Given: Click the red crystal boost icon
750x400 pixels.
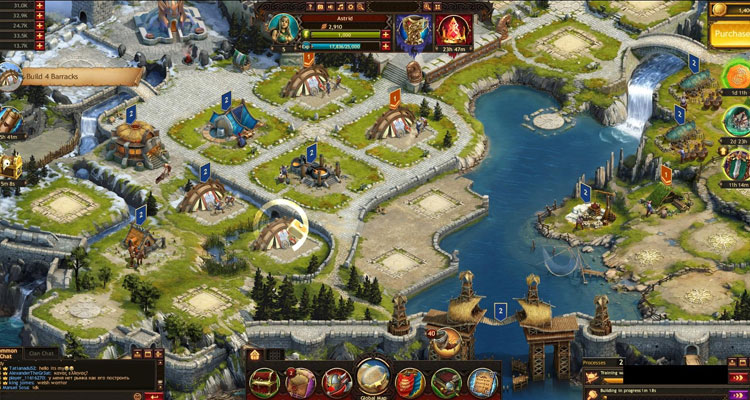Looking at the screenshot, I should pos(456,27).
